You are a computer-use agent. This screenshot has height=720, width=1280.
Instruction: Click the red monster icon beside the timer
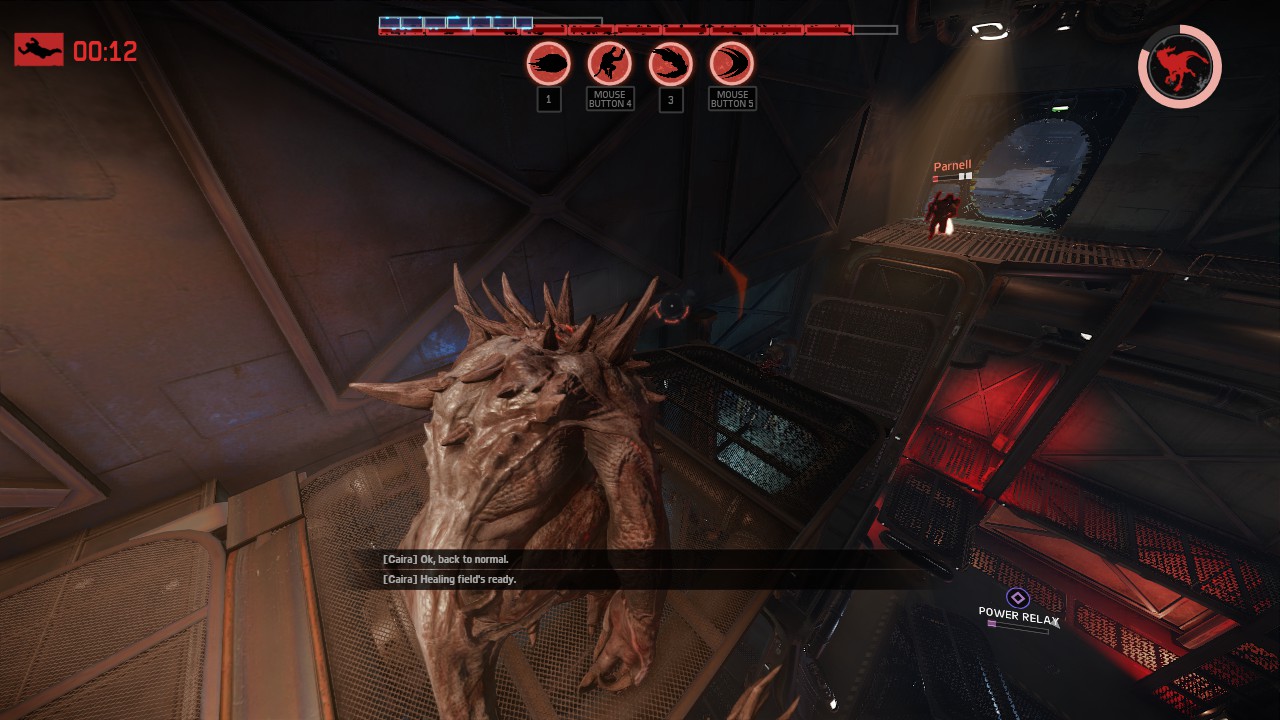point(39,50)
